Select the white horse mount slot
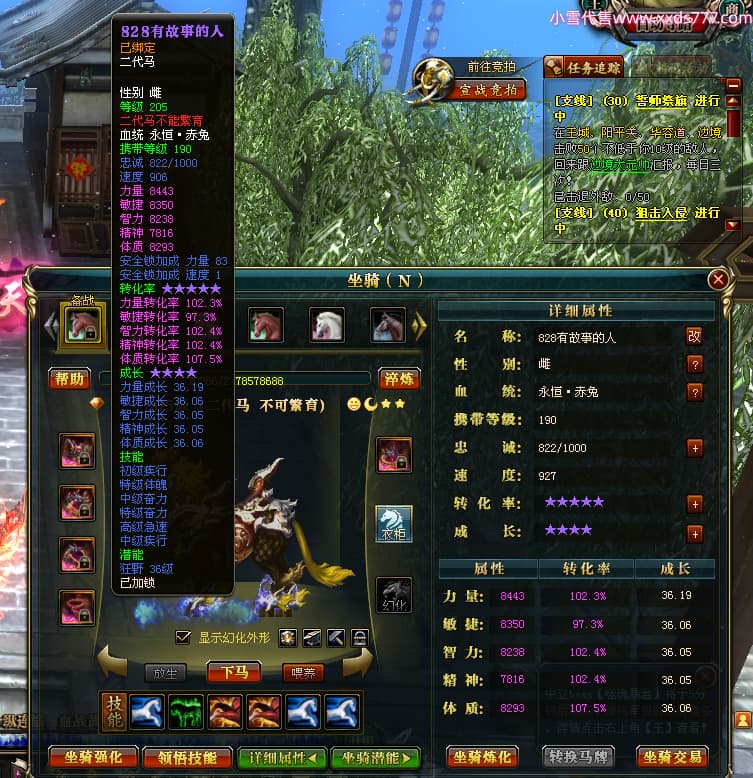The height and width of the screenshot is (778, 753). 327,324
